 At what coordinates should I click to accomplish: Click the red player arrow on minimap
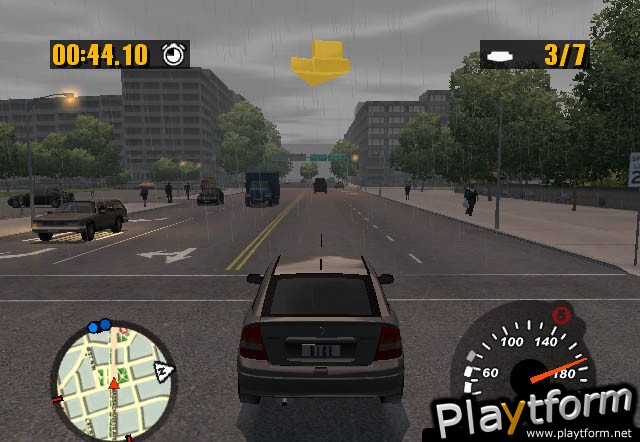click(114, 384)
